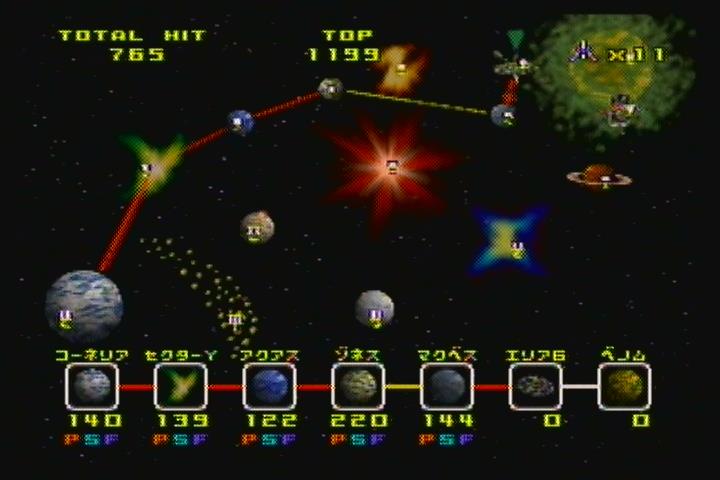Select the コーネリア route tile

click(91, 386)
